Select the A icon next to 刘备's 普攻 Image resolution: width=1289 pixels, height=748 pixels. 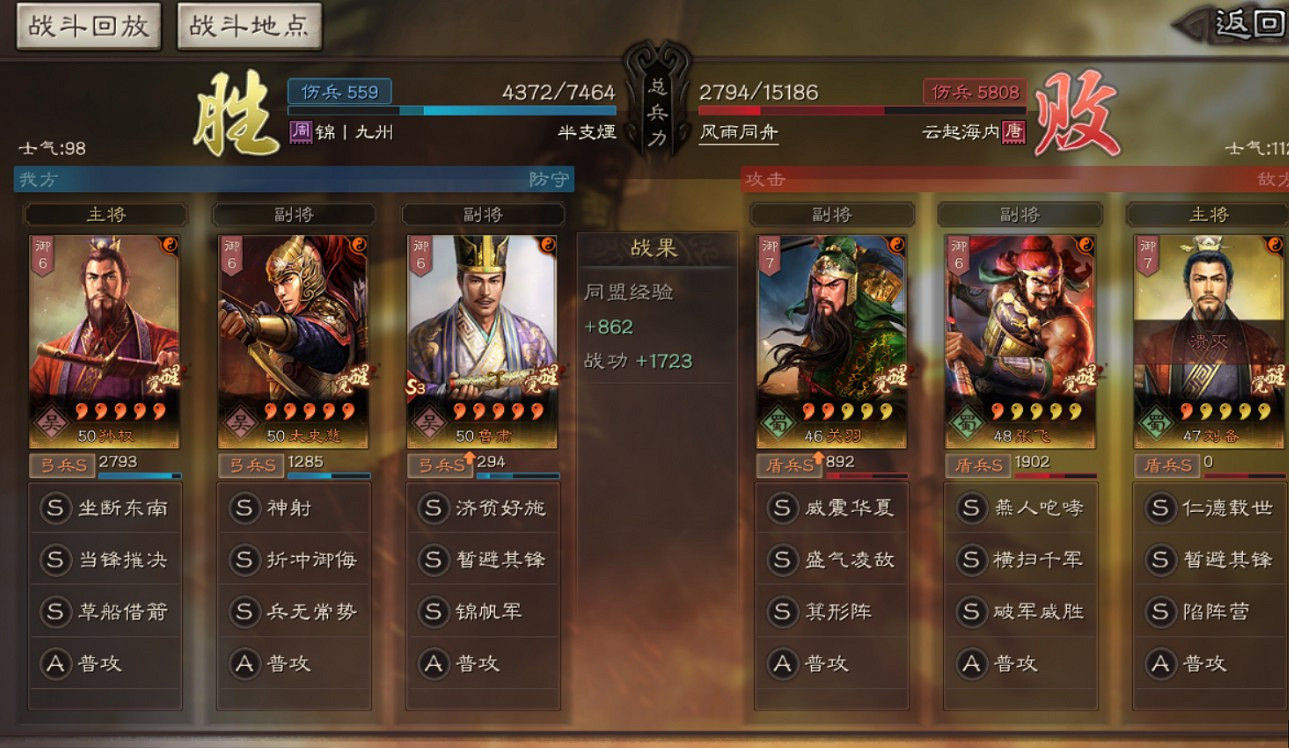point(1162,663)
